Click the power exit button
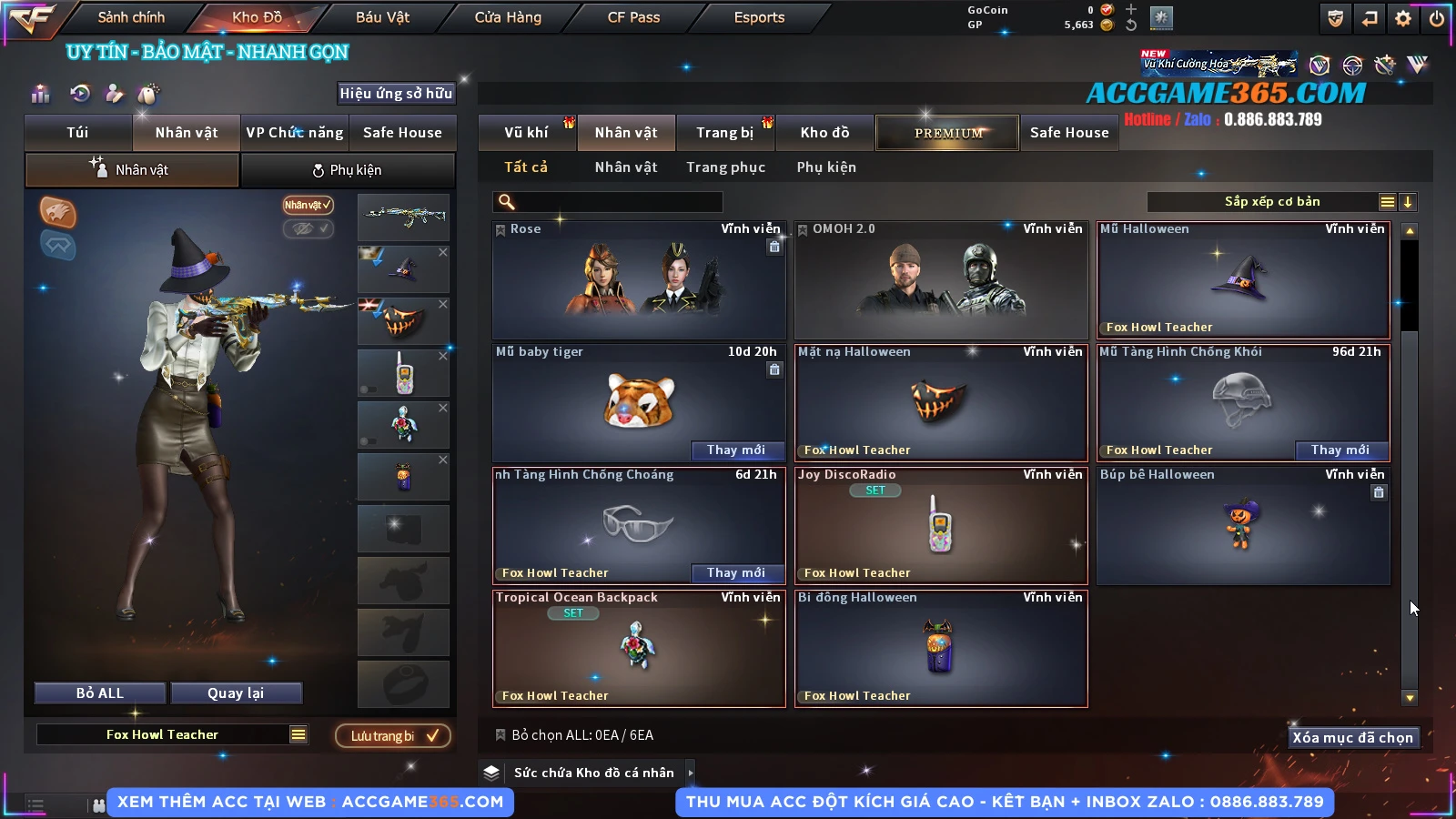The width and height of the screenshot is (1456, 819). click(1437, 18)
